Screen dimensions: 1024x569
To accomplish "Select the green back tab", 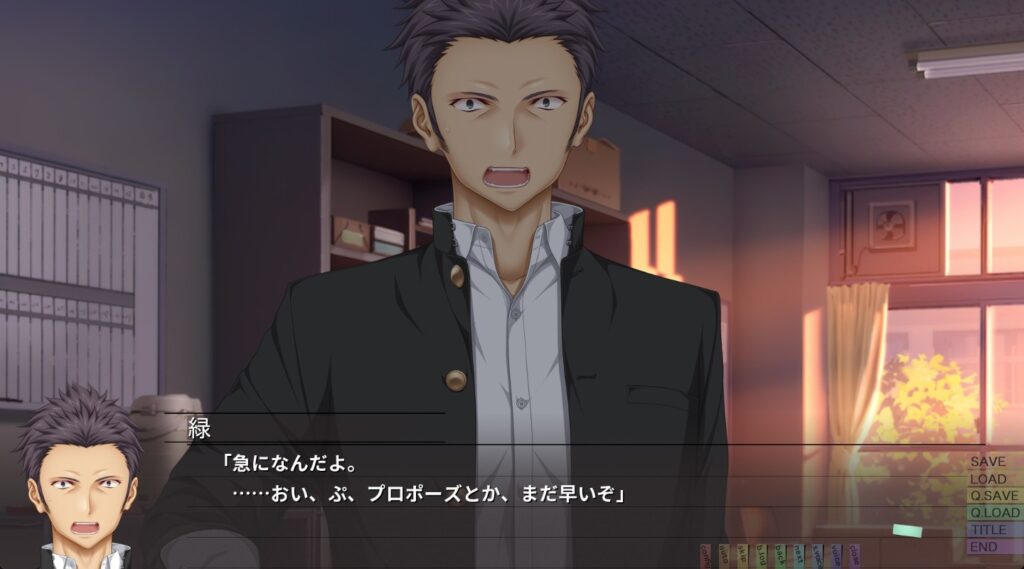I will tap(780, 556).
